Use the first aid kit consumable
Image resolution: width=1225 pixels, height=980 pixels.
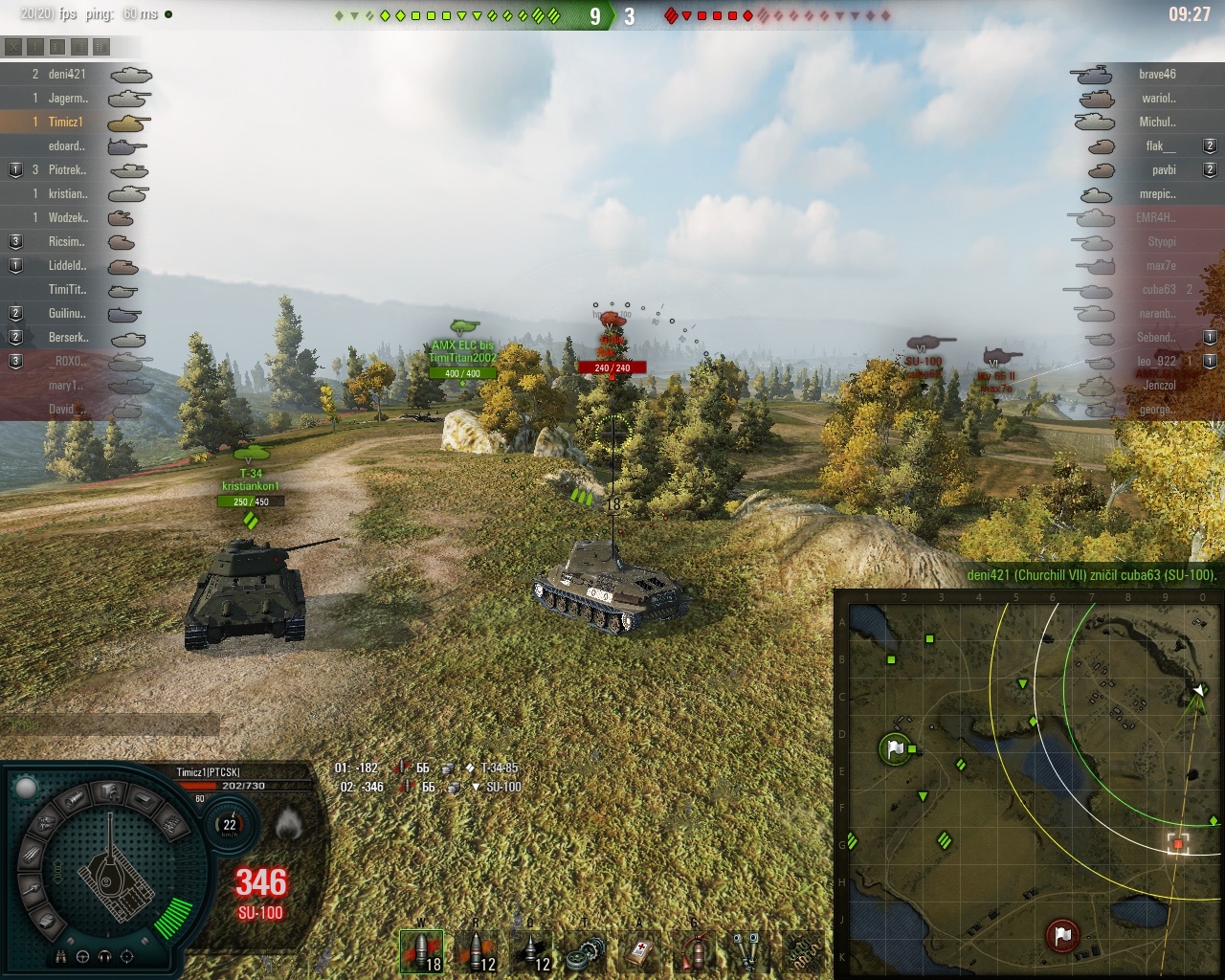click(x=638, y=951)
